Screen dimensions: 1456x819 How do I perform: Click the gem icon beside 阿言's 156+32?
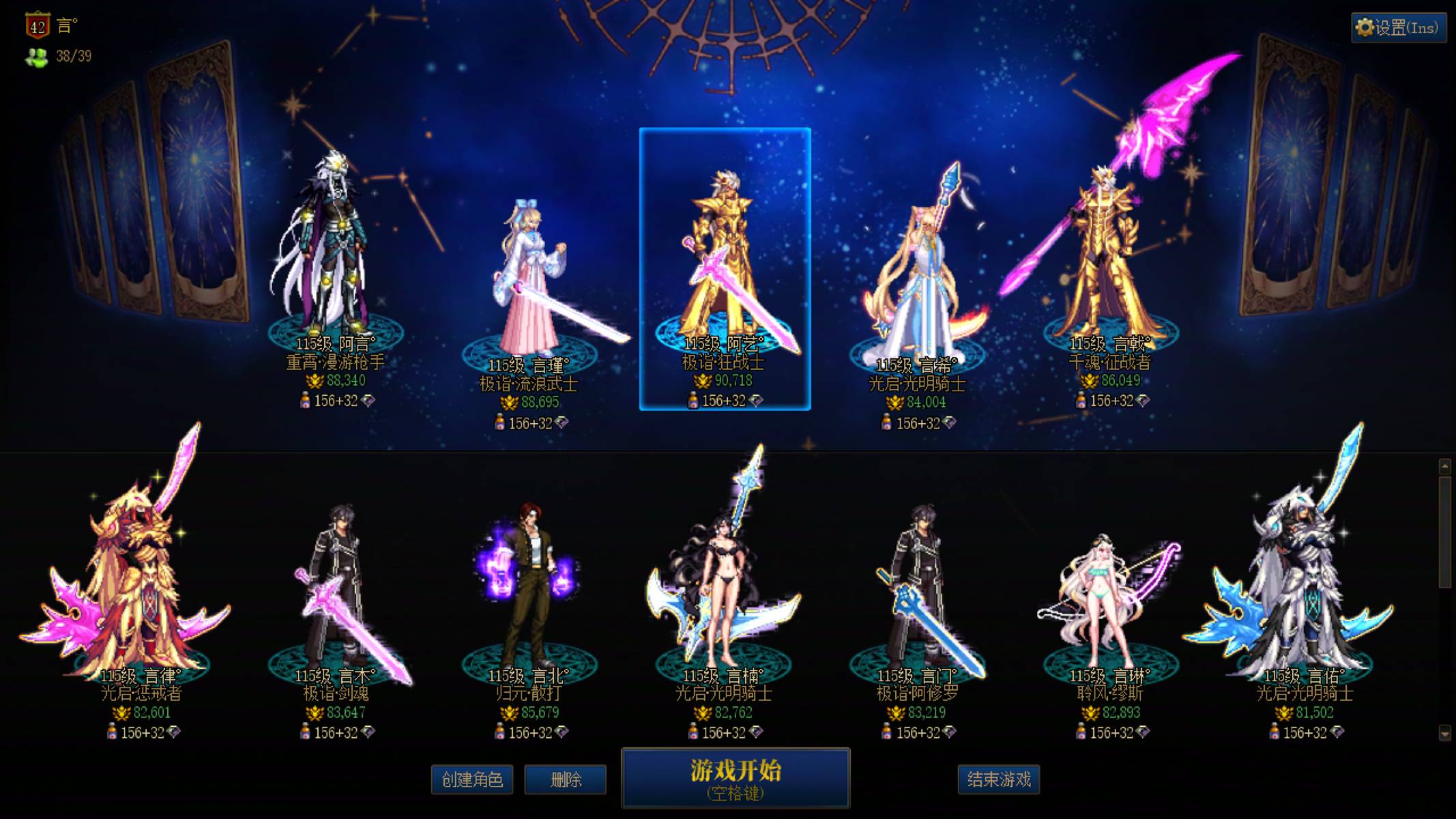[x=368, y=401]
